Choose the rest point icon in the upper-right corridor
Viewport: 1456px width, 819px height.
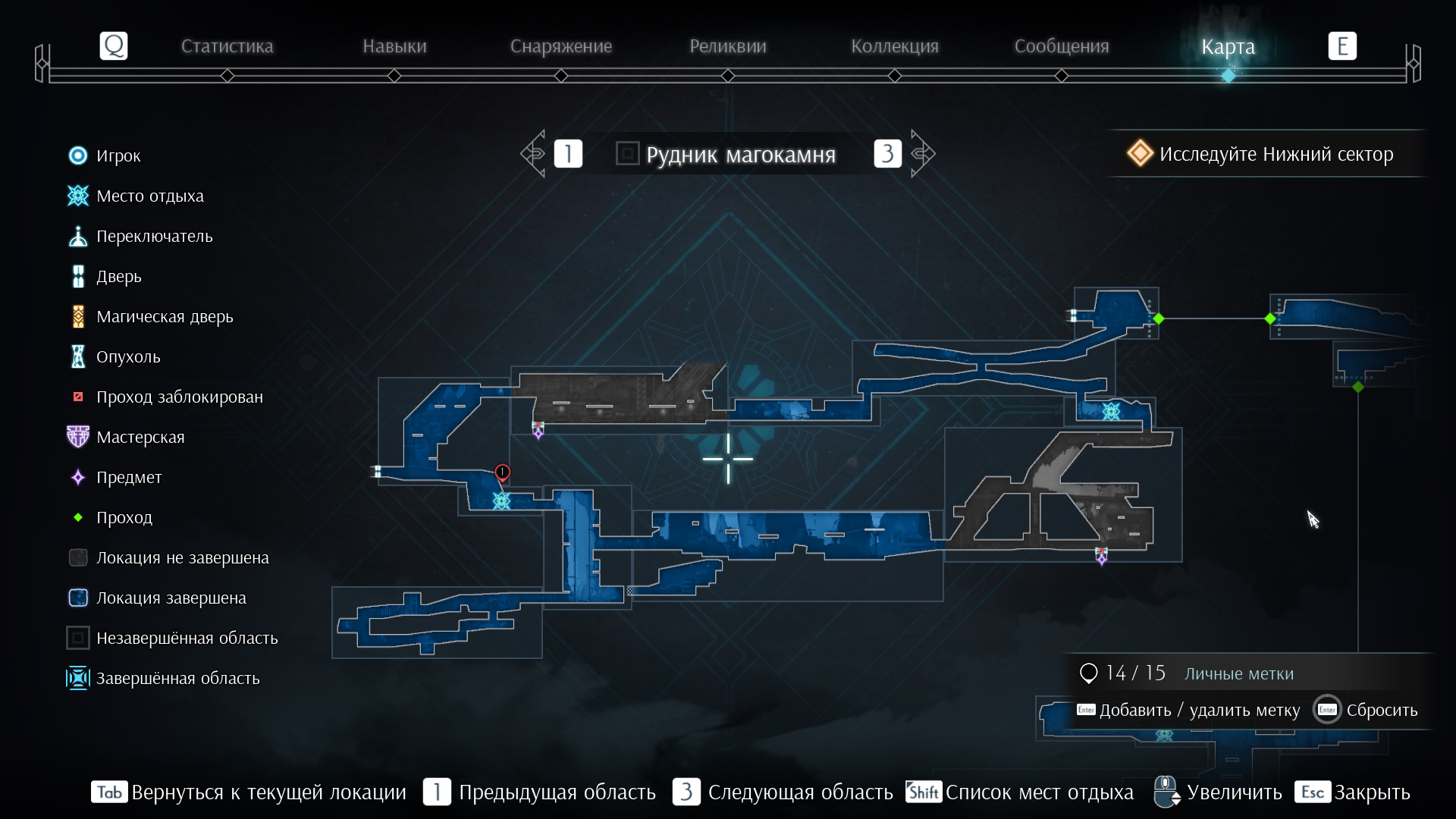pyautogui.click(x=1111, y=412)
